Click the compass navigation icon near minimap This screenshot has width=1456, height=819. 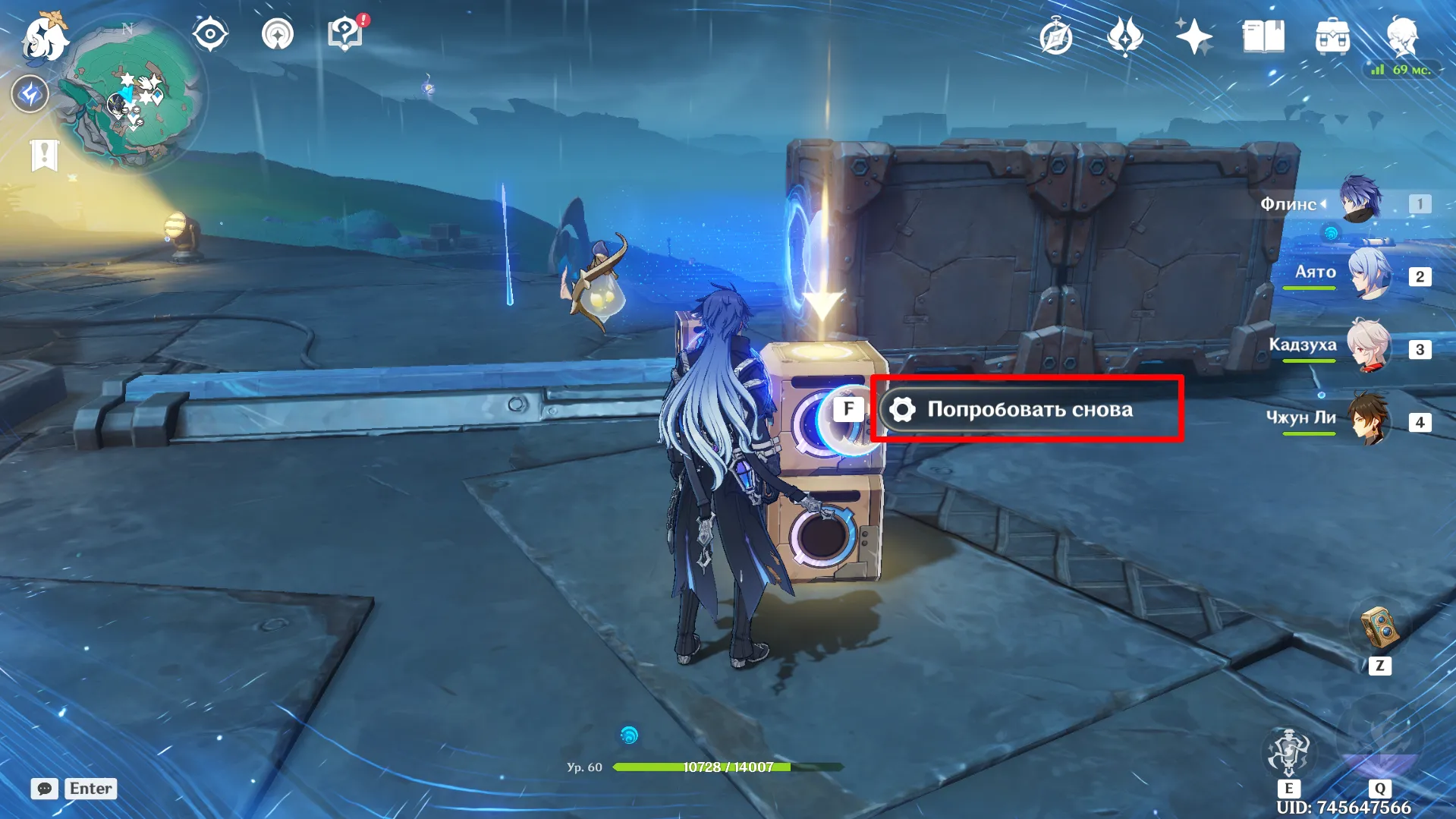[x=210, y=33]
